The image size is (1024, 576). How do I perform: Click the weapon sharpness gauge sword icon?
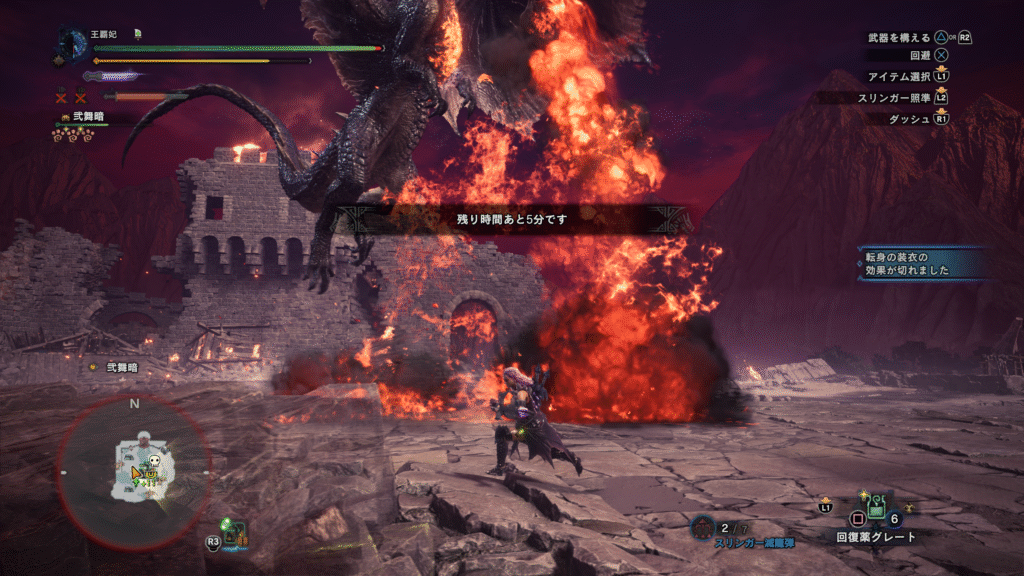coord(112,76)
